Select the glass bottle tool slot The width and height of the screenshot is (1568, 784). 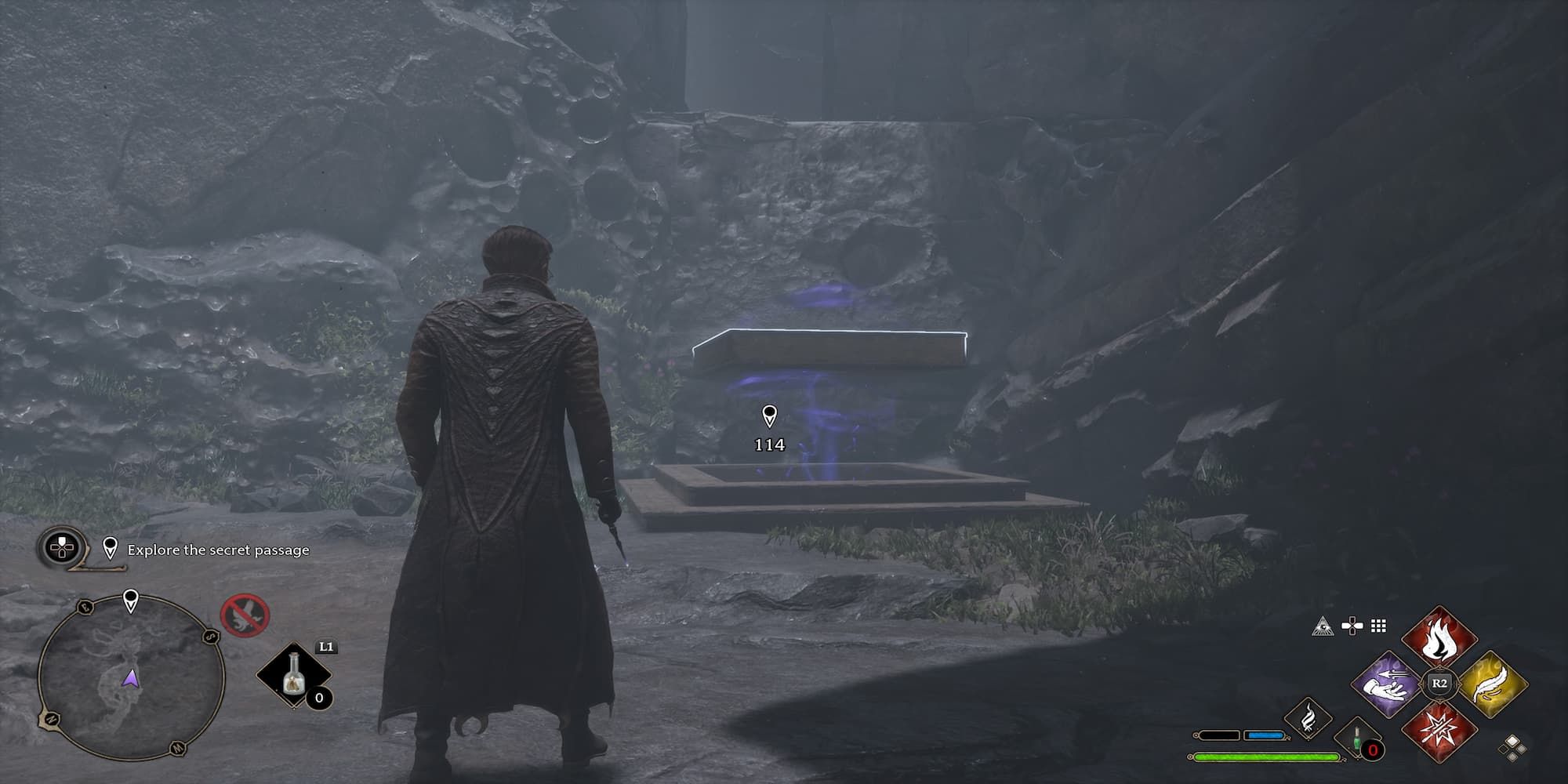pyautogui.click(x=294, y=675)
